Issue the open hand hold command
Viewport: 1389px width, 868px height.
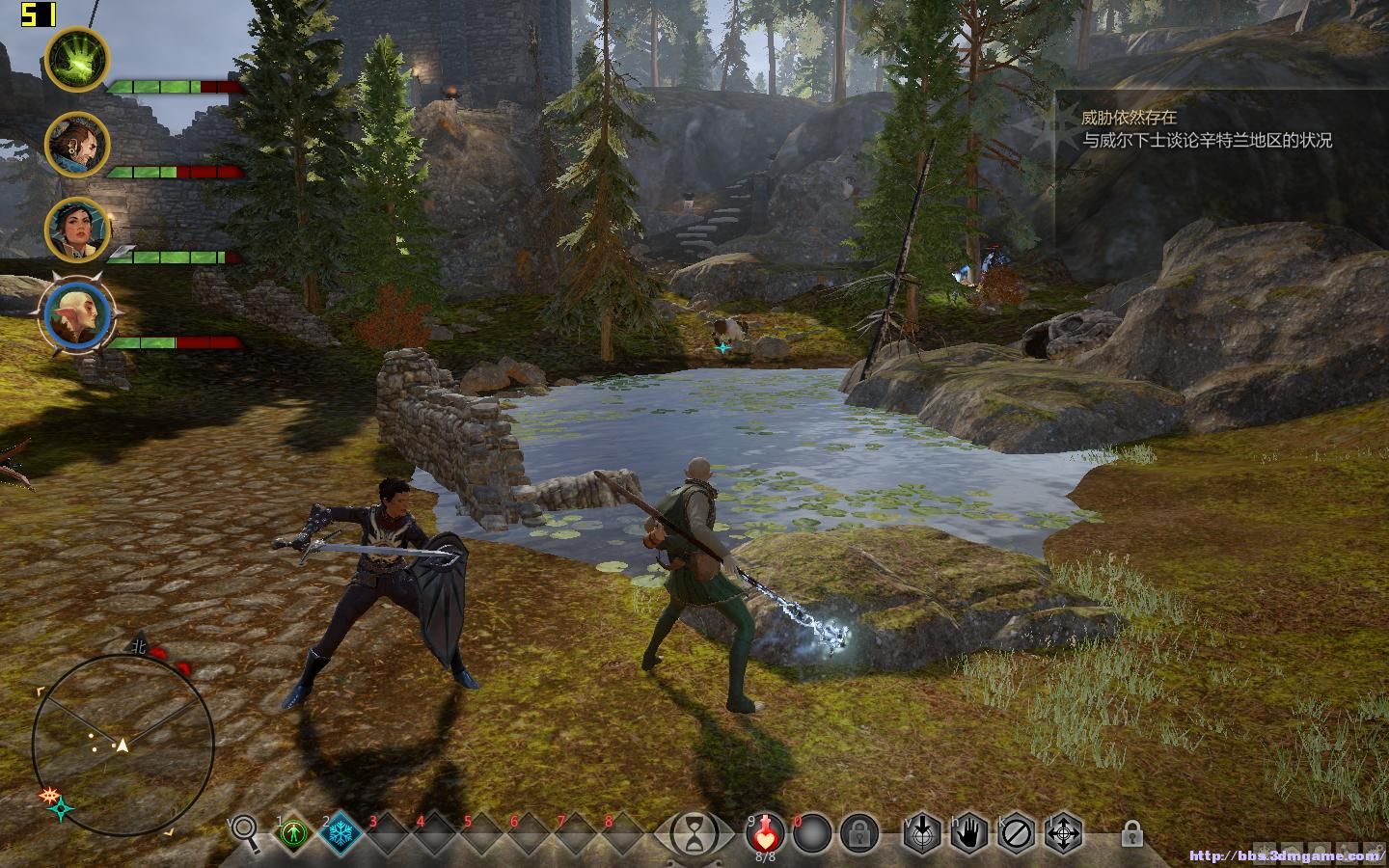click(x=969, y=832)
